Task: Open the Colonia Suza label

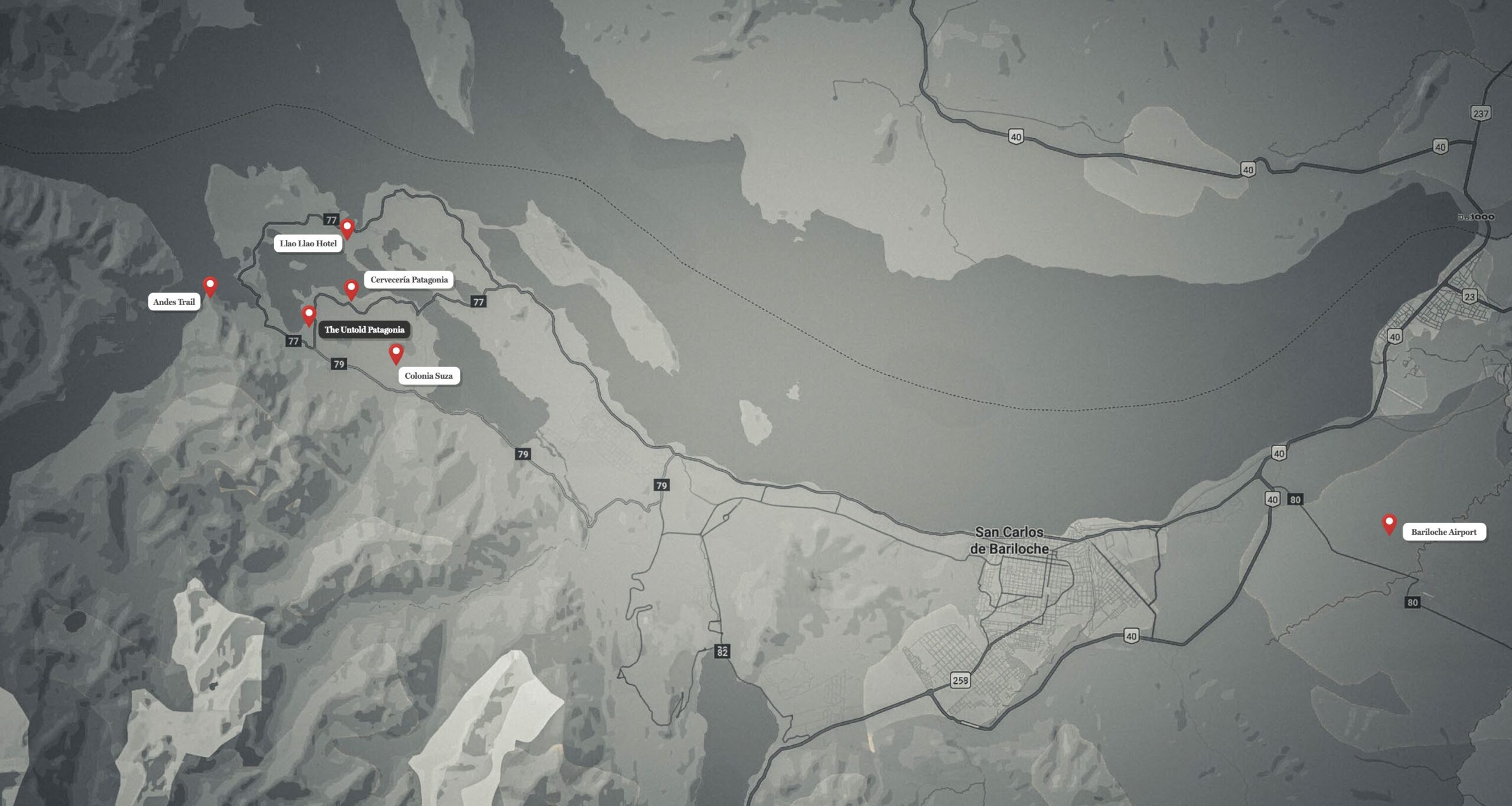Action: coord(429,376)
